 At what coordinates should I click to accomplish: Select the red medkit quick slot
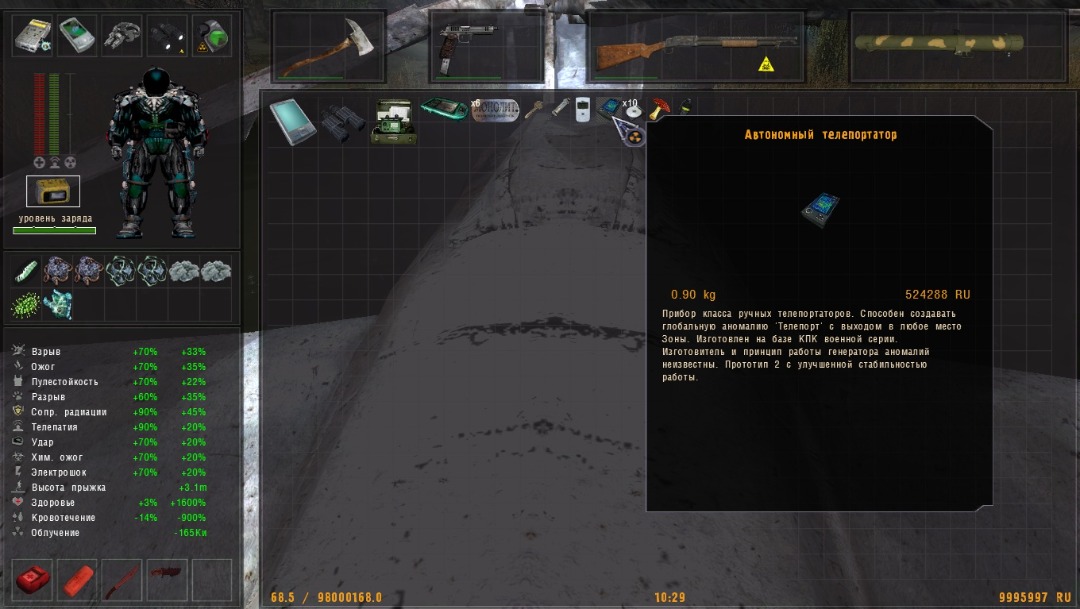pos(33,580)
